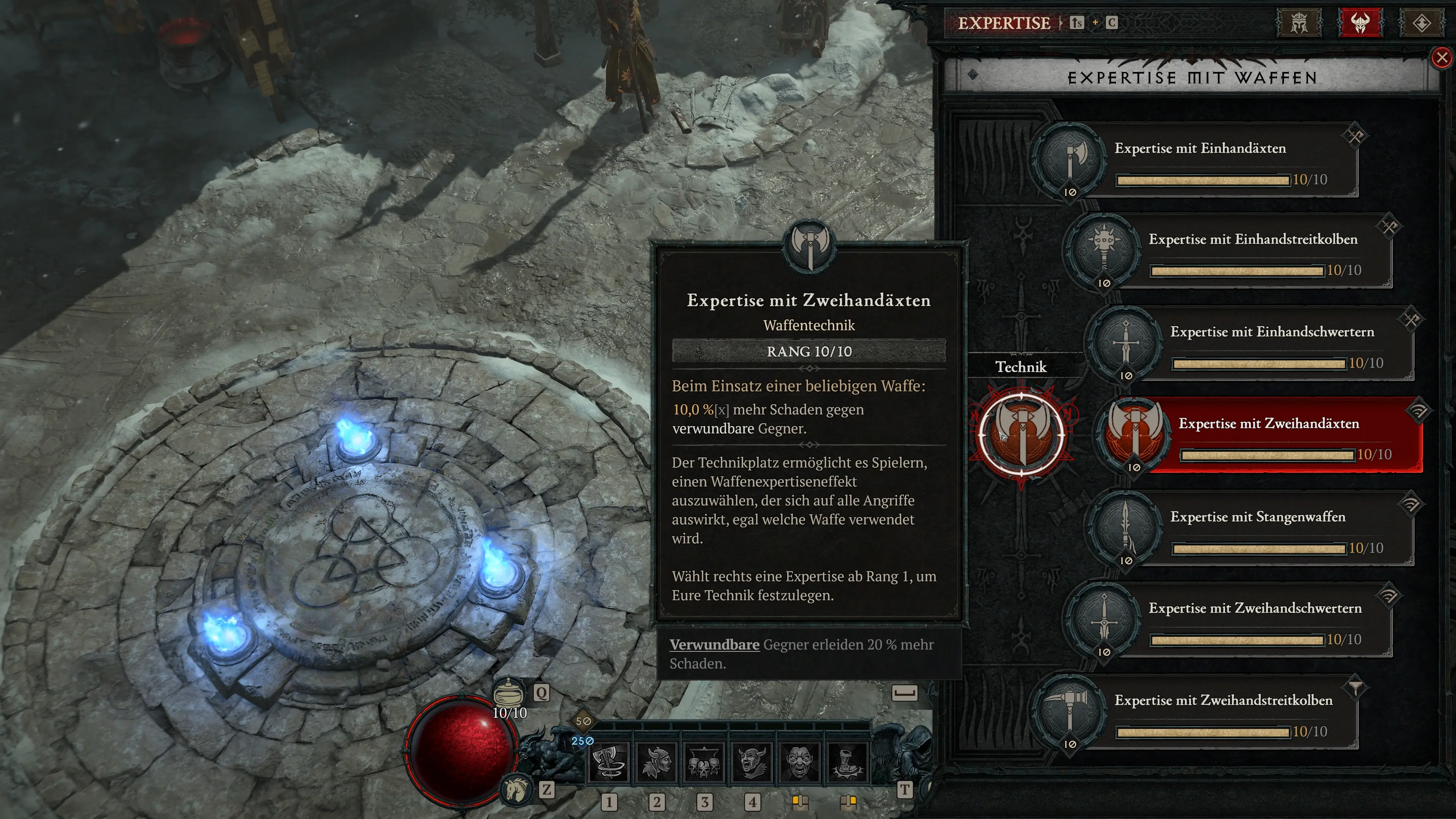The image size is (1456, 819).
Task: Summon the mount via horse icon
Action: pos(516,789)
